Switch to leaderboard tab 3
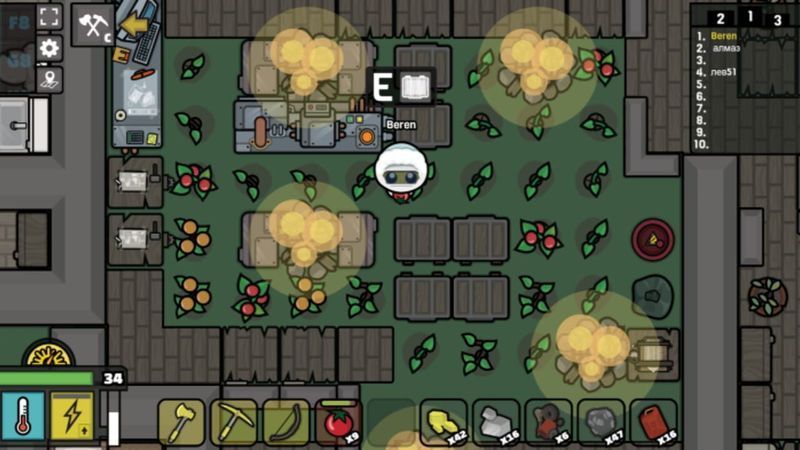 pos(778,18)
